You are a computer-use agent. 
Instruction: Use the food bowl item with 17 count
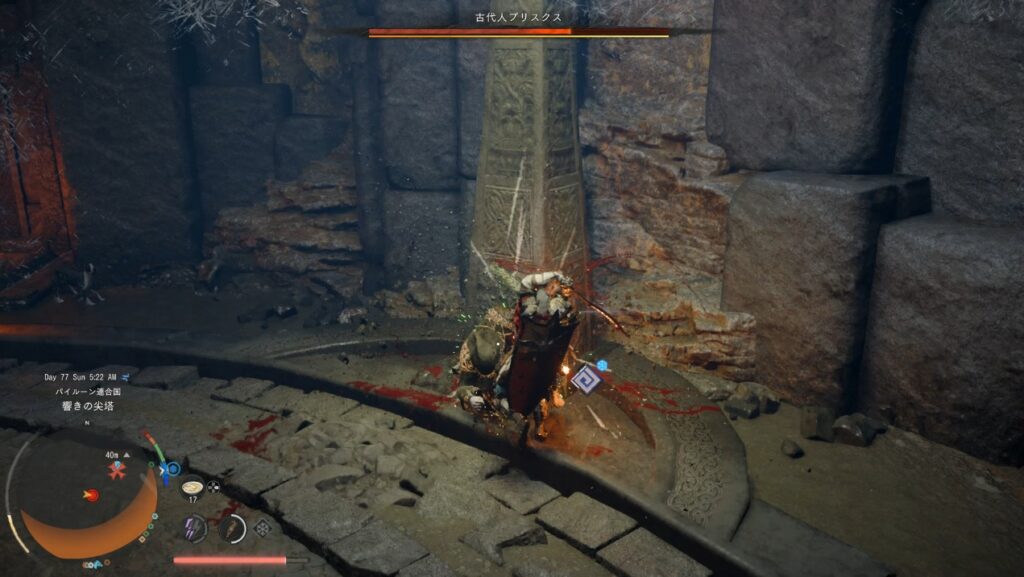click(192, 486)
